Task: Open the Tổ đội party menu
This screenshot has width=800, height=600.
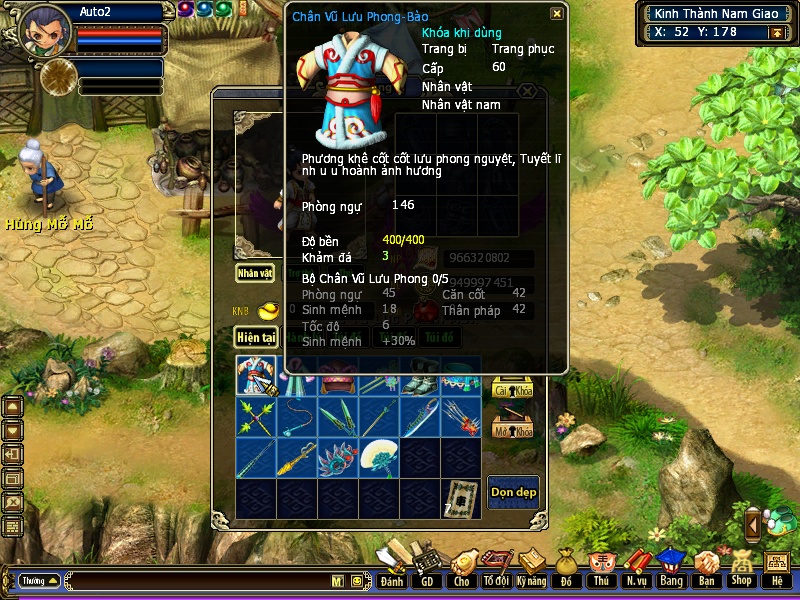Action: [x=496, y=568]
